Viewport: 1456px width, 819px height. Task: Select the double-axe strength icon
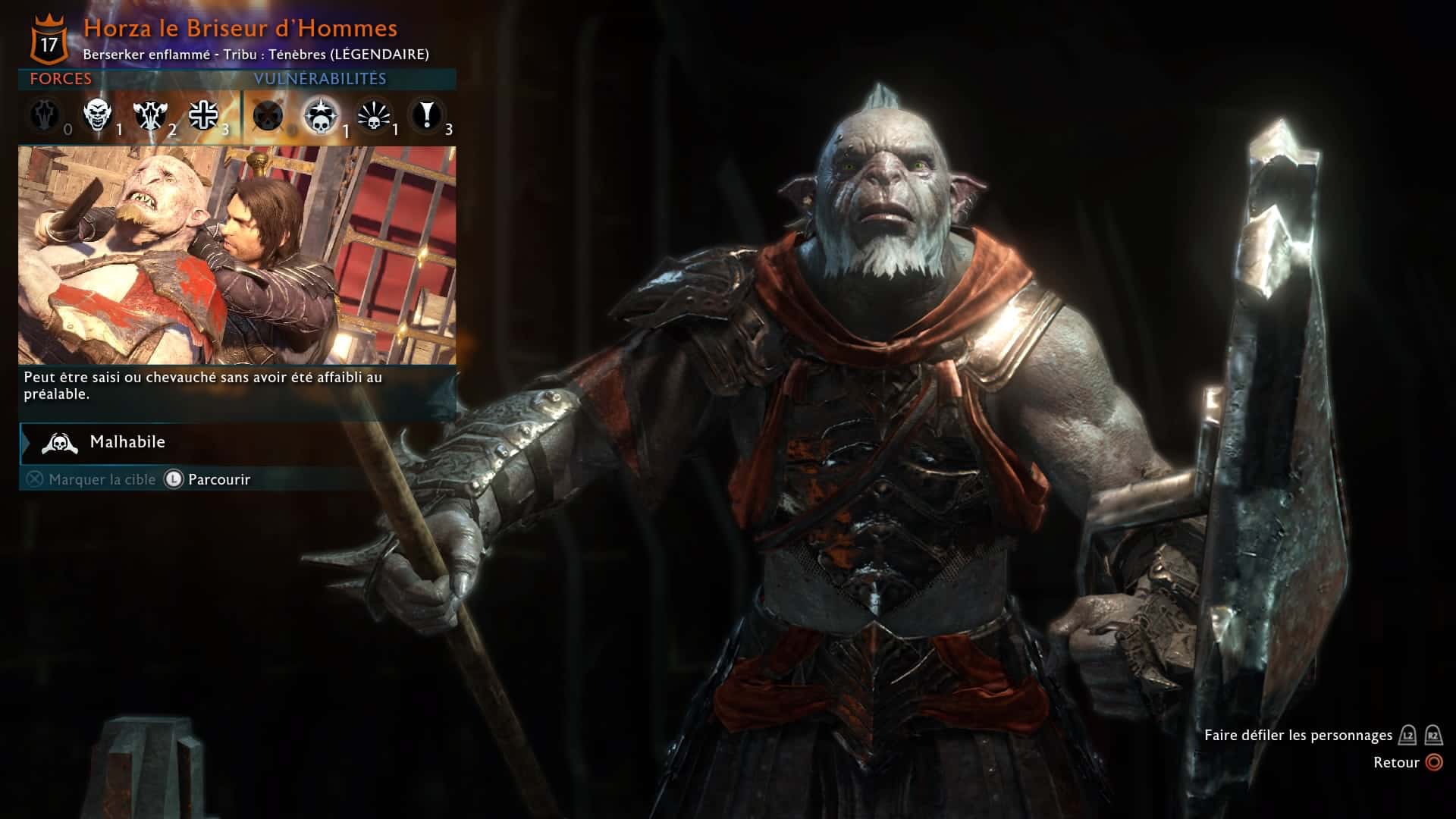pyautogui.click(x=149, y=115)
